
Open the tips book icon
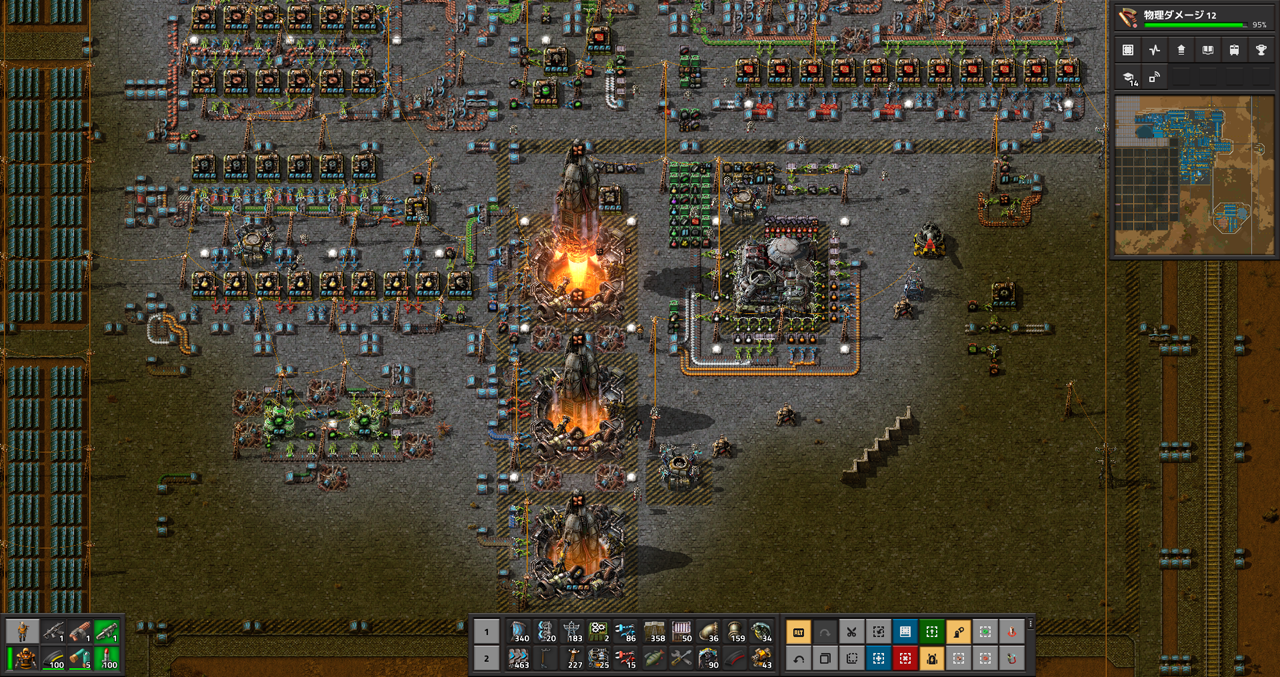(x=1206, y=49)
